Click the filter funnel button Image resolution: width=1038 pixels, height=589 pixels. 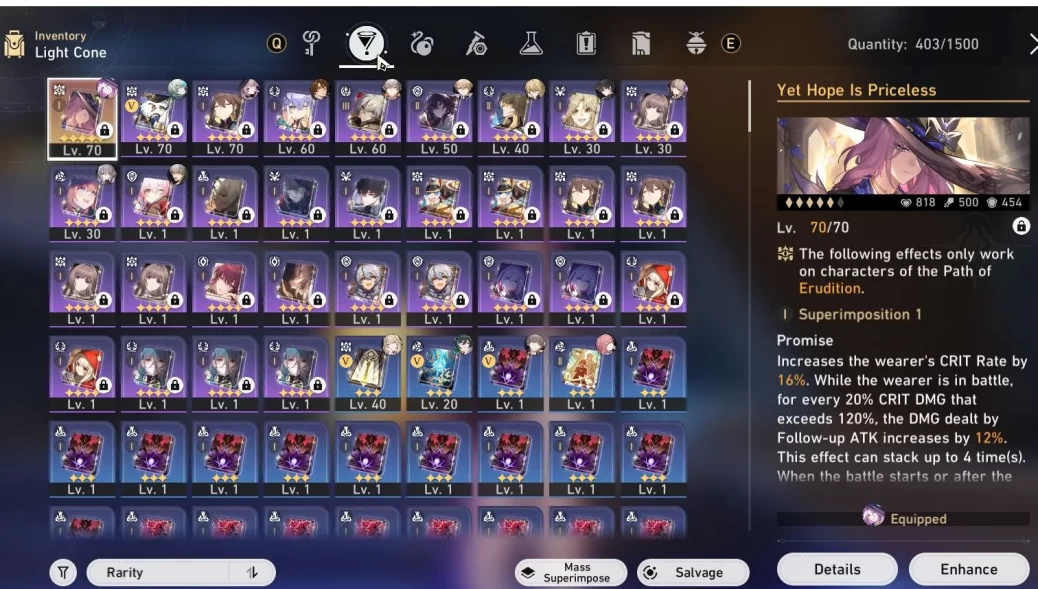63,572
